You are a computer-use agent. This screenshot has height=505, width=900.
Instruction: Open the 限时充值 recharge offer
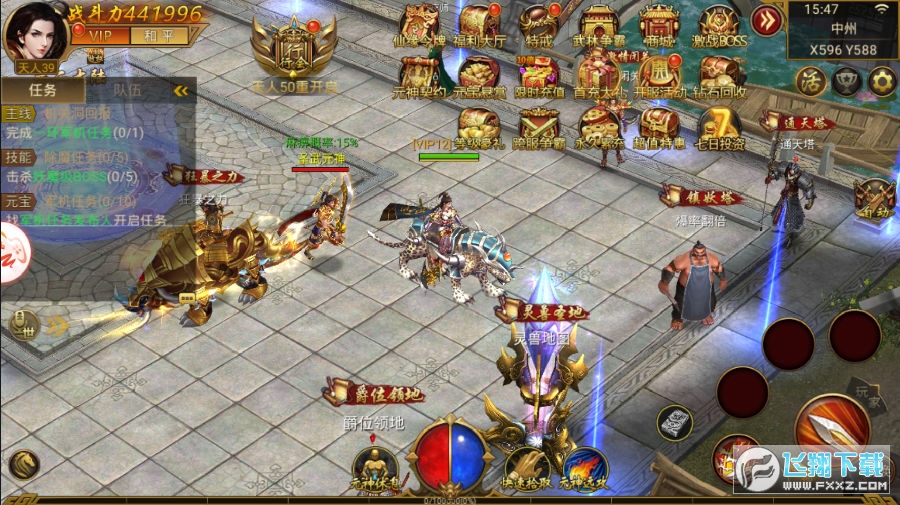(x=539, y=73)
